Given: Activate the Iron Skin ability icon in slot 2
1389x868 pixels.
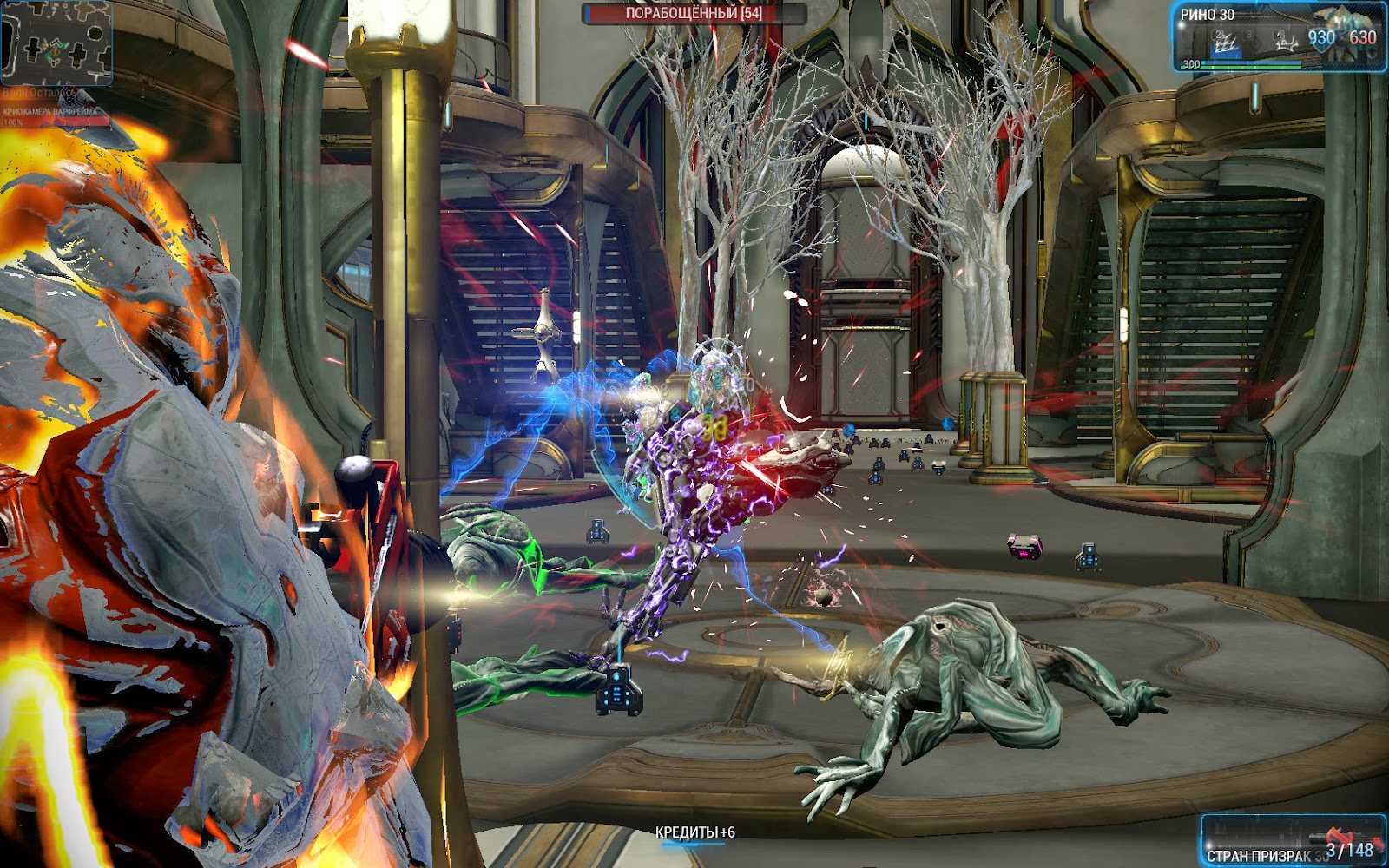Looking at the screenshot, I should (1219, 41).
